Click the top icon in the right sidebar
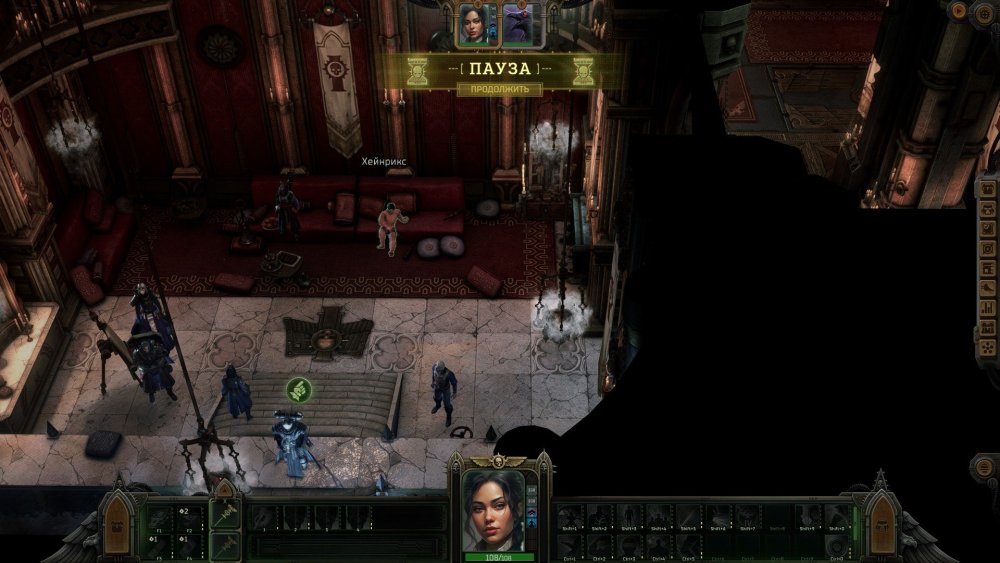1000x563 pixels. (987, 190)
